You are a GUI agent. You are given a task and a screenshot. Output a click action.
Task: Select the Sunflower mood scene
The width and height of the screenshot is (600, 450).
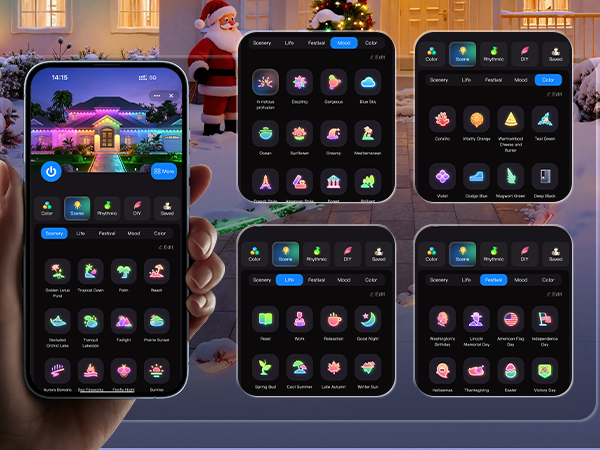coord(300,133)
